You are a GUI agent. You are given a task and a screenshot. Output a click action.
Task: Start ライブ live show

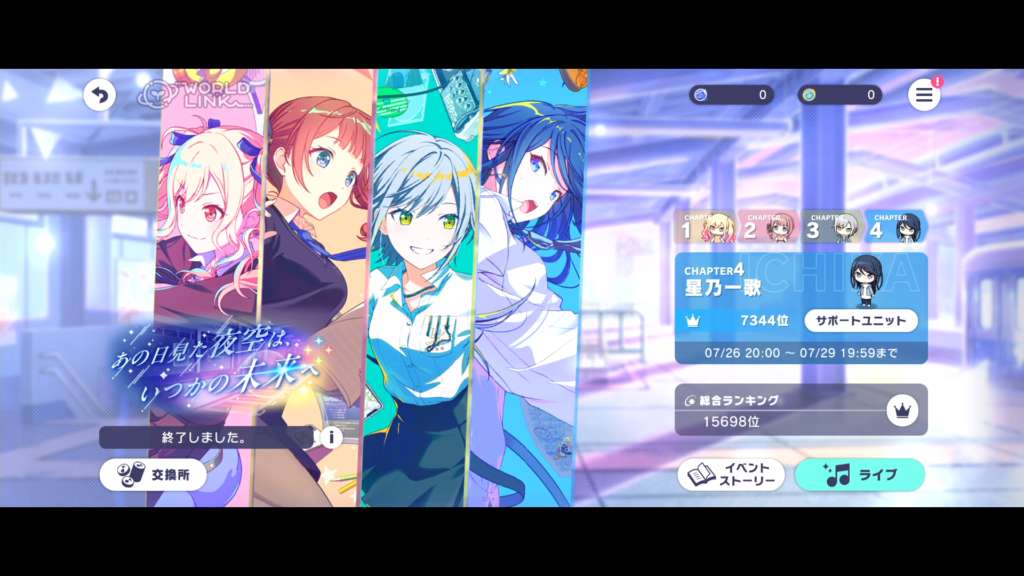tap(859, 475)
